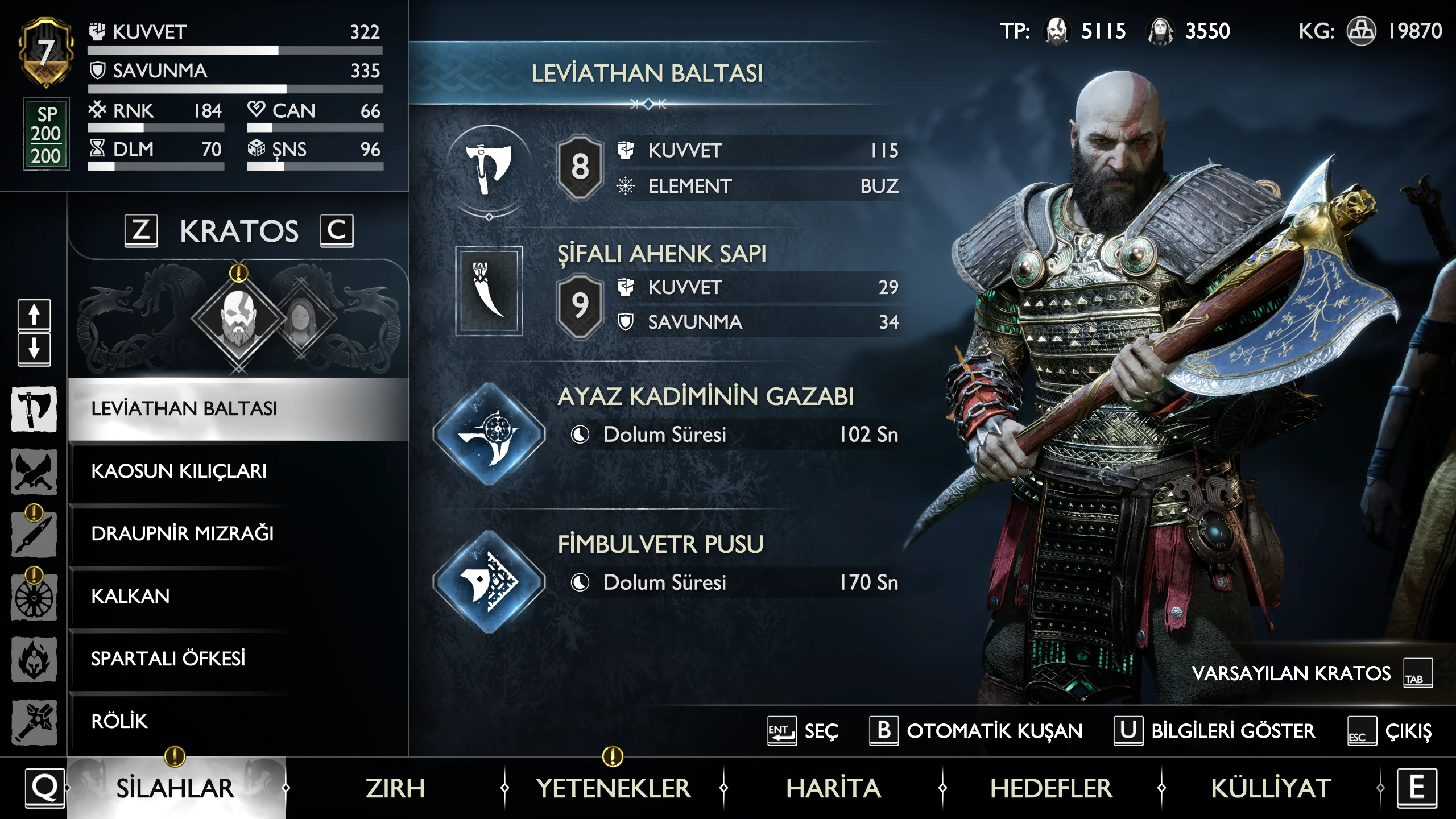Select the Silahlar tab
The height and width of the screenshot is (819, 1456).
(x=175, y=788)
